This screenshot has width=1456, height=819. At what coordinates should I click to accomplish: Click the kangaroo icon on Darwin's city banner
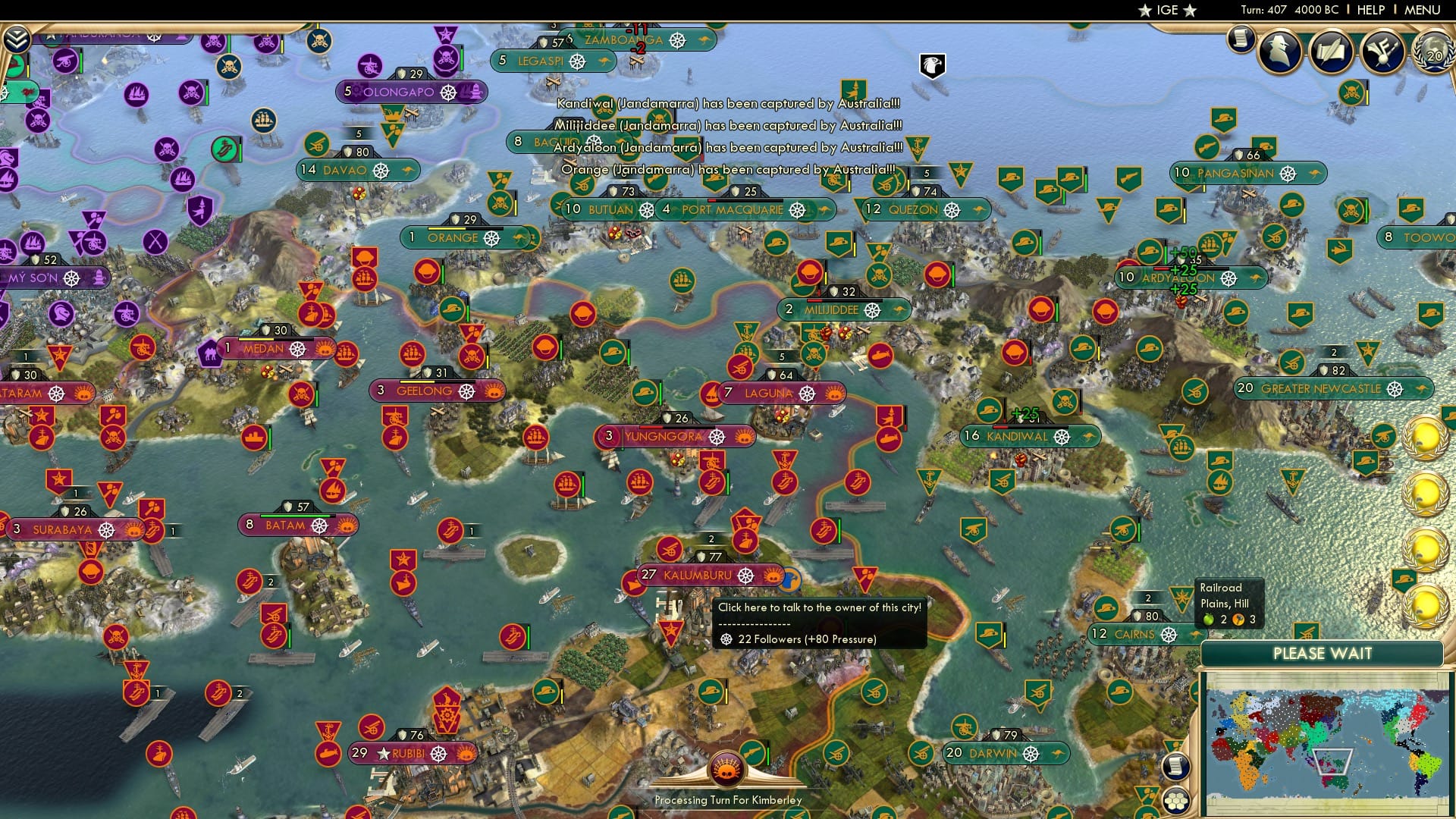coord(1057,754)
